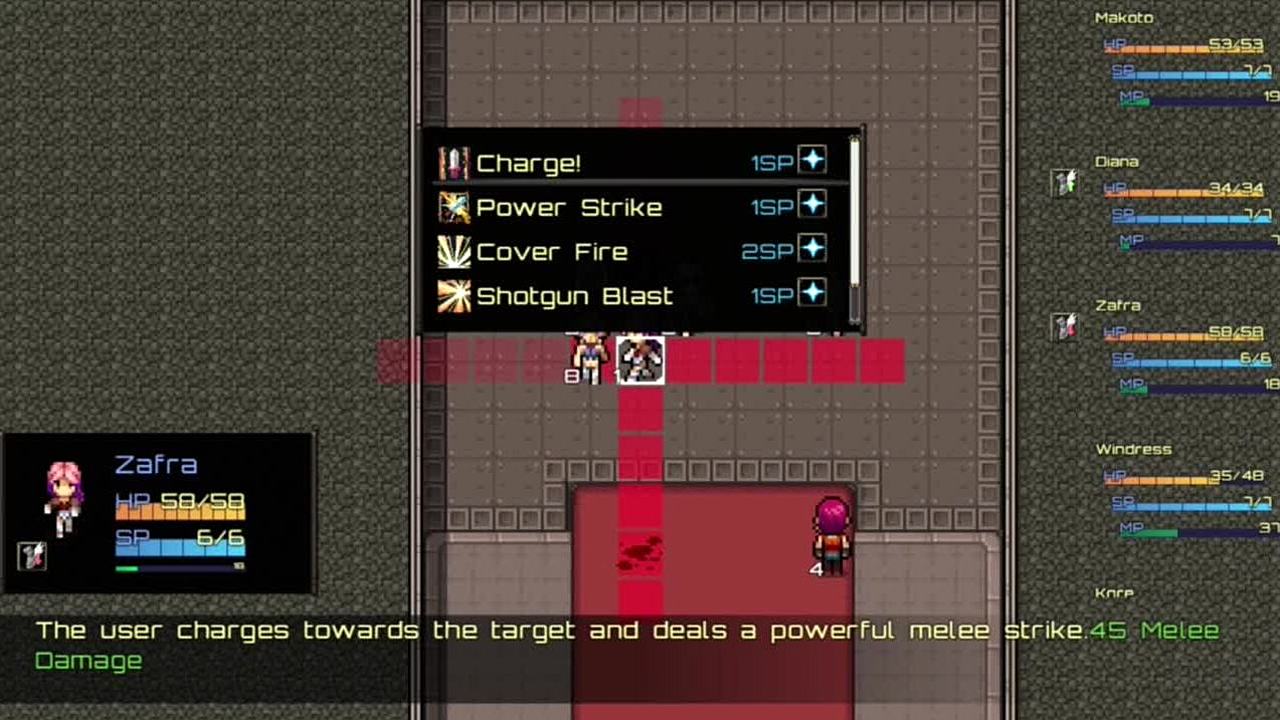Select Diana in the party list

1116,162
